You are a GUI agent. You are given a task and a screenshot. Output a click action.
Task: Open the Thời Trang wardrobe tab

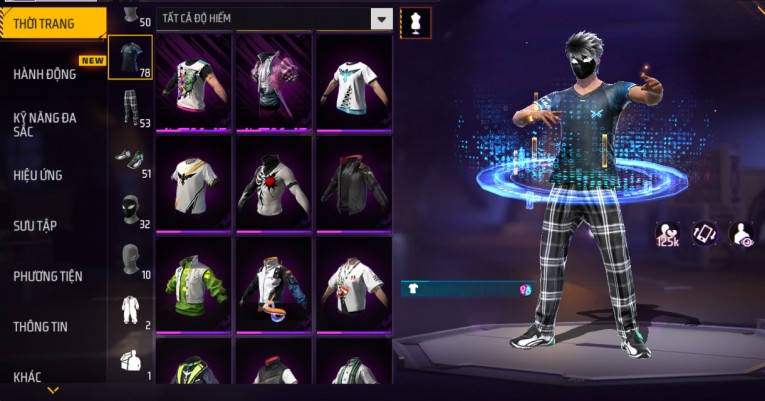click(x=52, y=23)
